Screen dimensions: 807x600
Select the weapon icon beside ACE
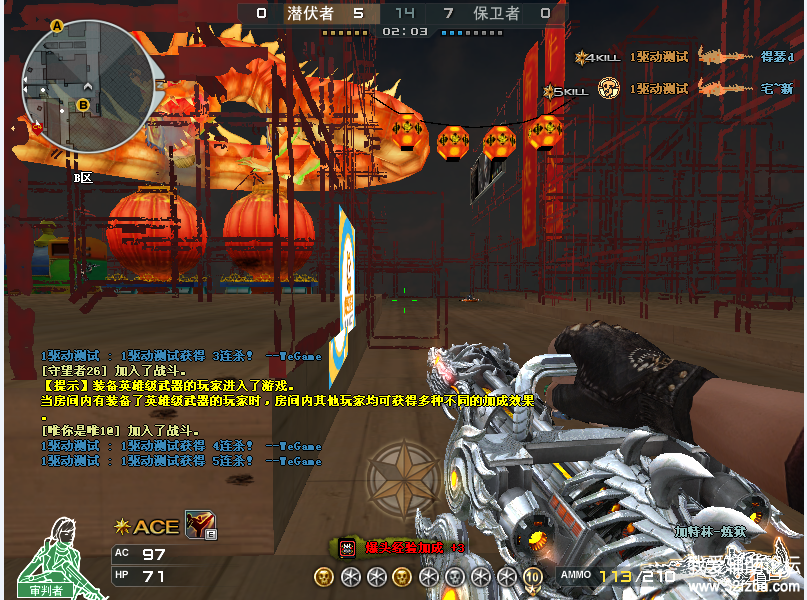200,524
